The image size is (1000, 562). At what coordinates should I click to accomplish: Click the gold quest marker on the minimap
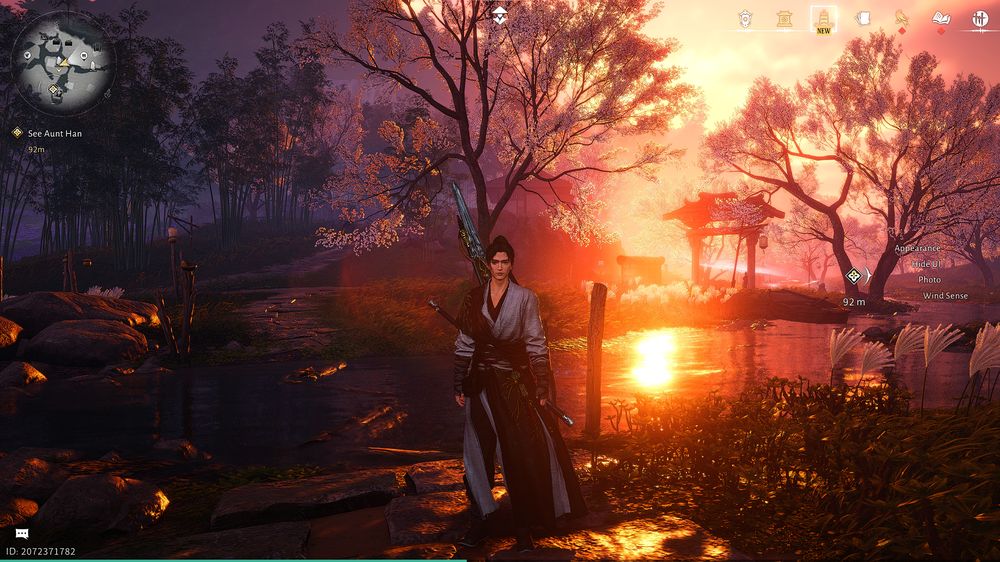pyautogui.click(x=53, y=90)
